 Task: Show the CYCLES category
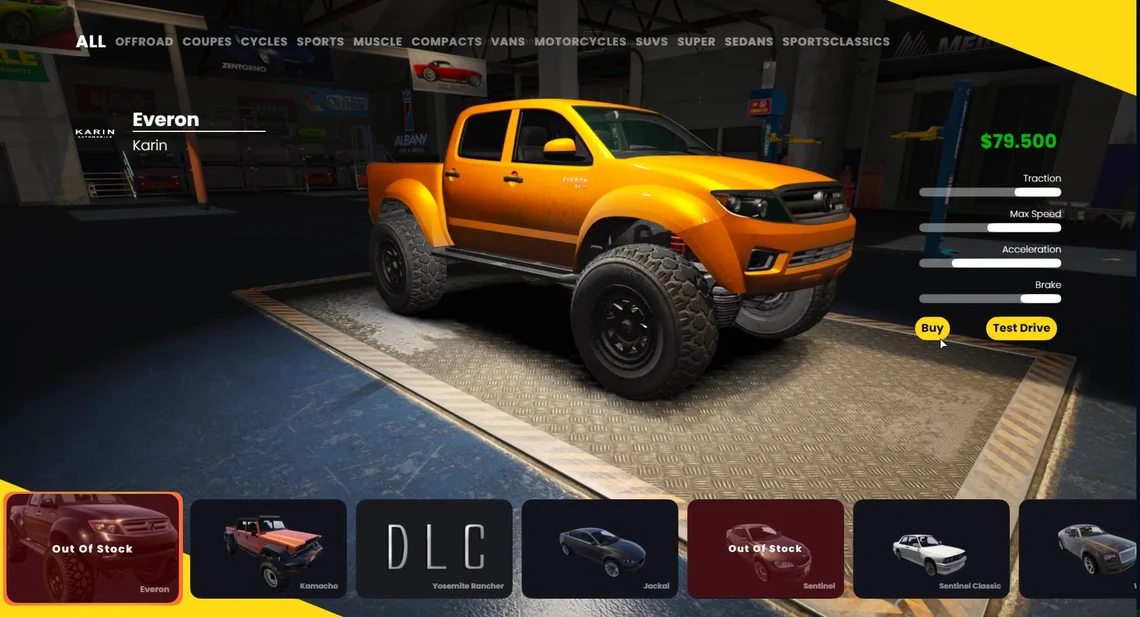coord(264,42)
